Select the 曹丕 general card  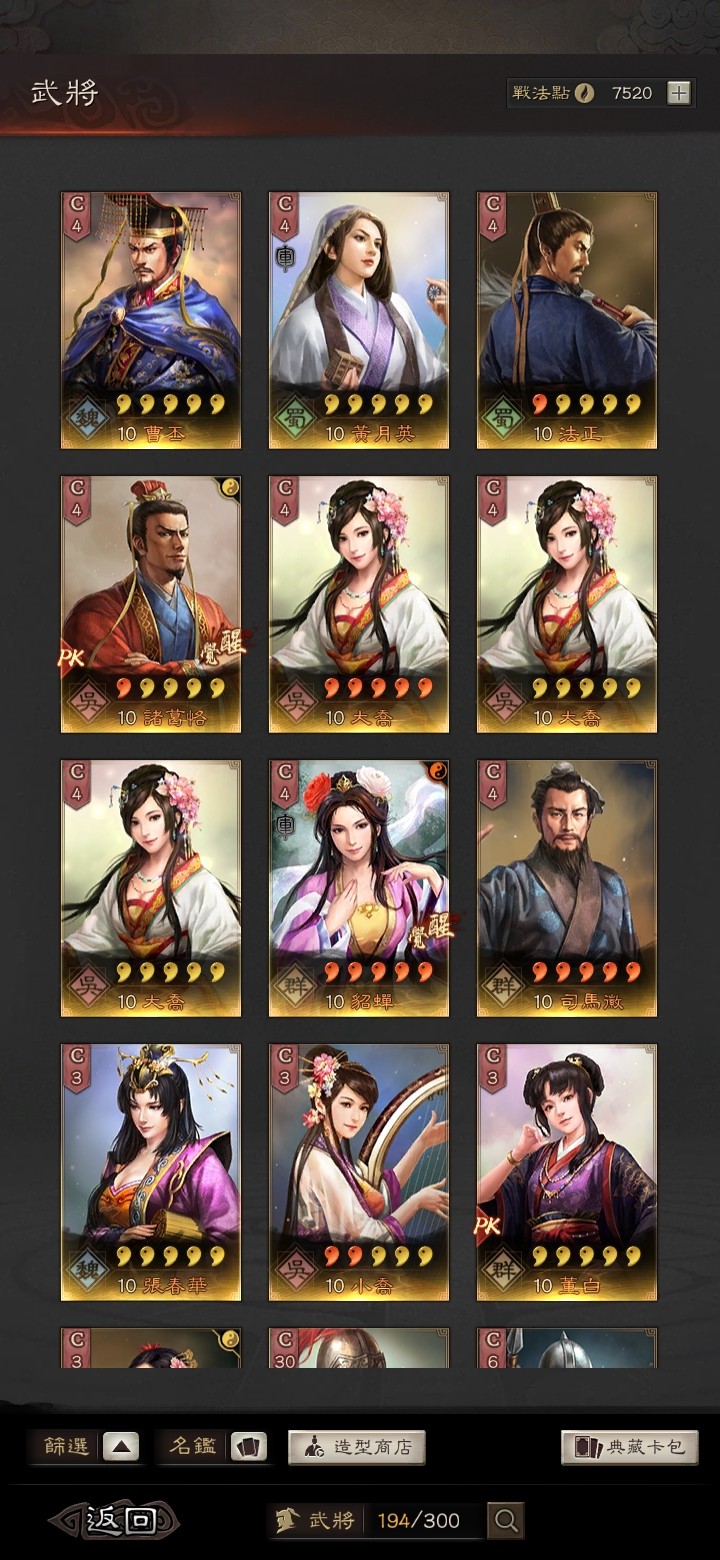(x=151, y=320)
